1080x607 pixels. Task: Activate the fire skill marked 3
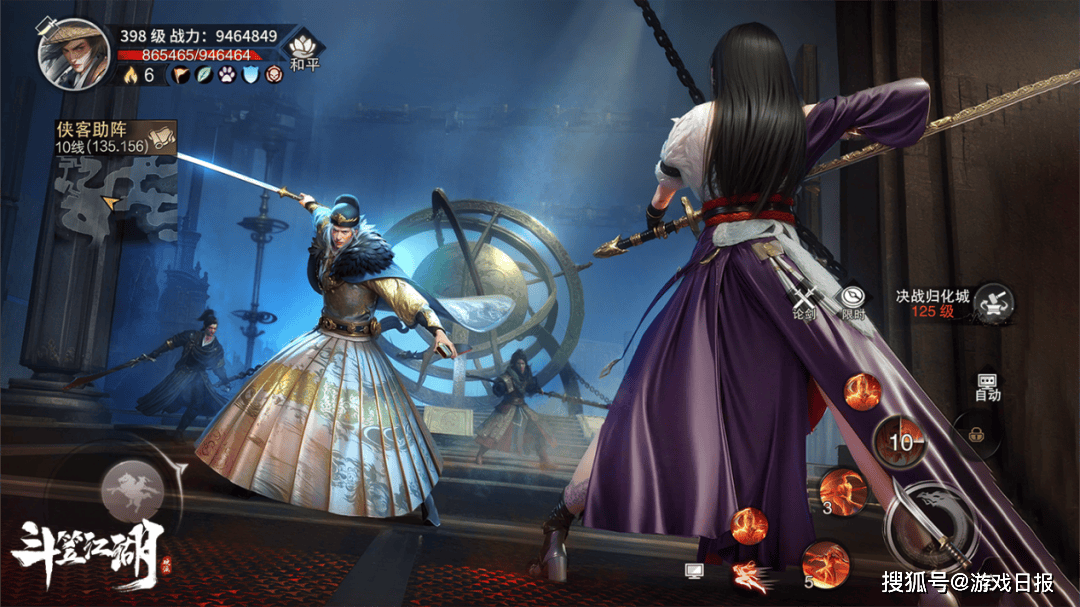point(842,491)
